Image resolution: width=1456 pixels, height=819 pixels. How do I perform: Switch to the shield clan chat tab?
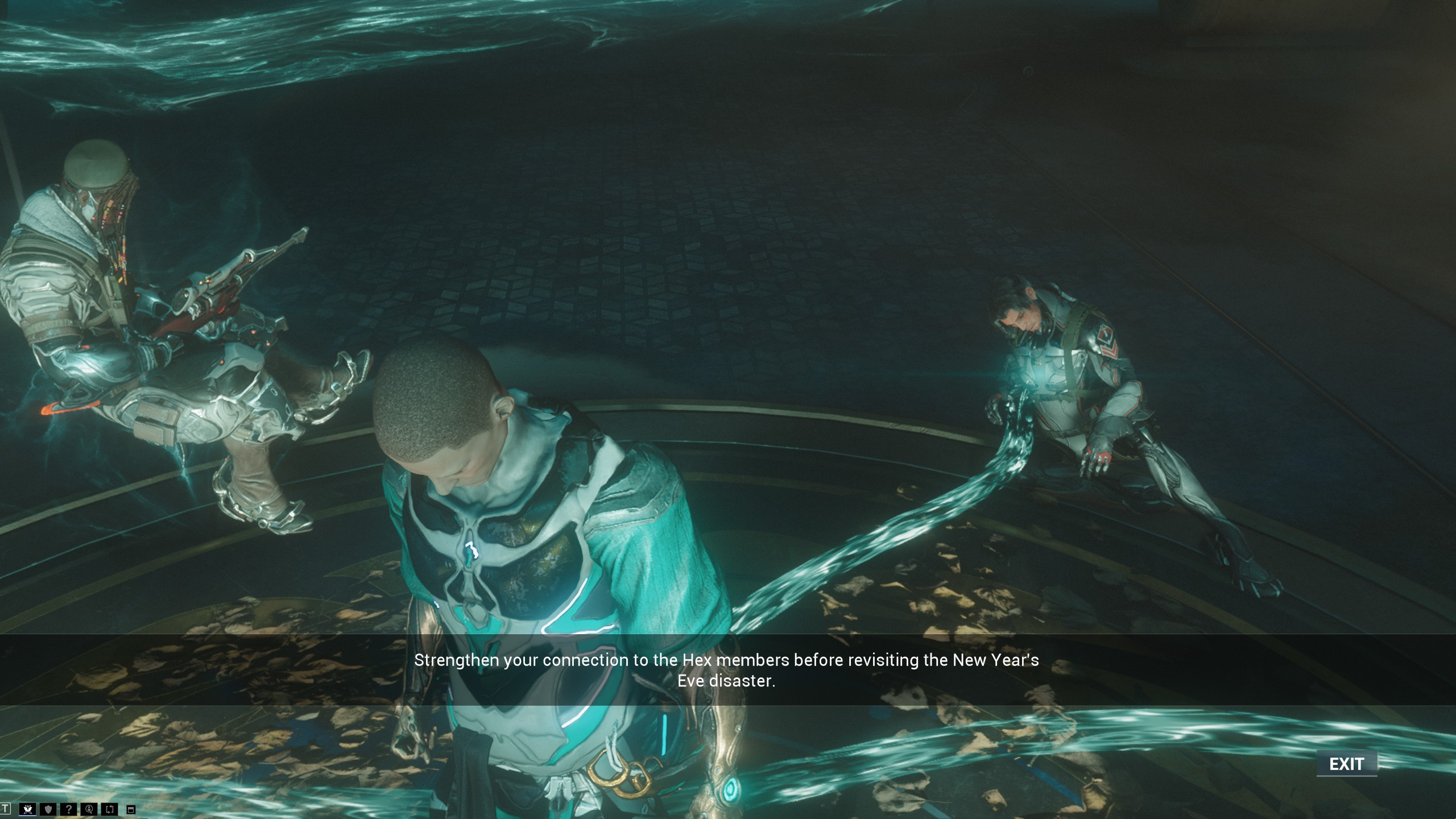pos(48,809)
